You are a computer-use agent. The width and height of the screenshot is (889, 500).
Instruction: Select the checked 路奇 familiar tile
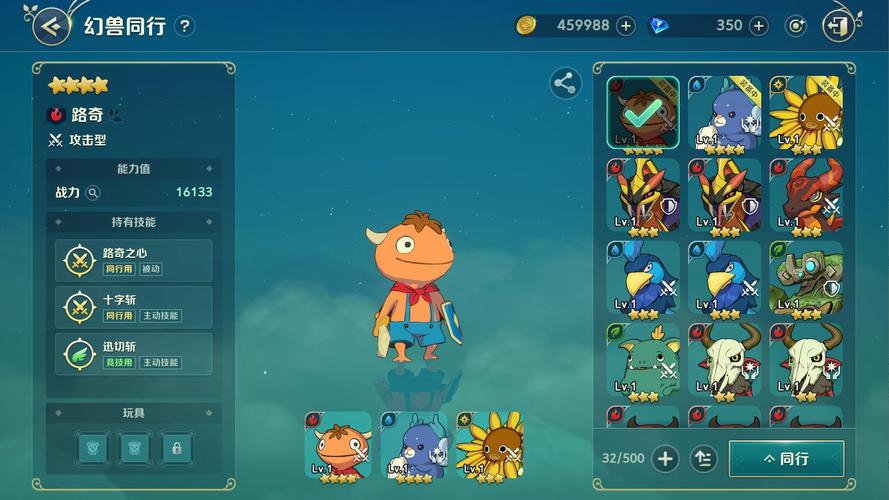[642, 113]
